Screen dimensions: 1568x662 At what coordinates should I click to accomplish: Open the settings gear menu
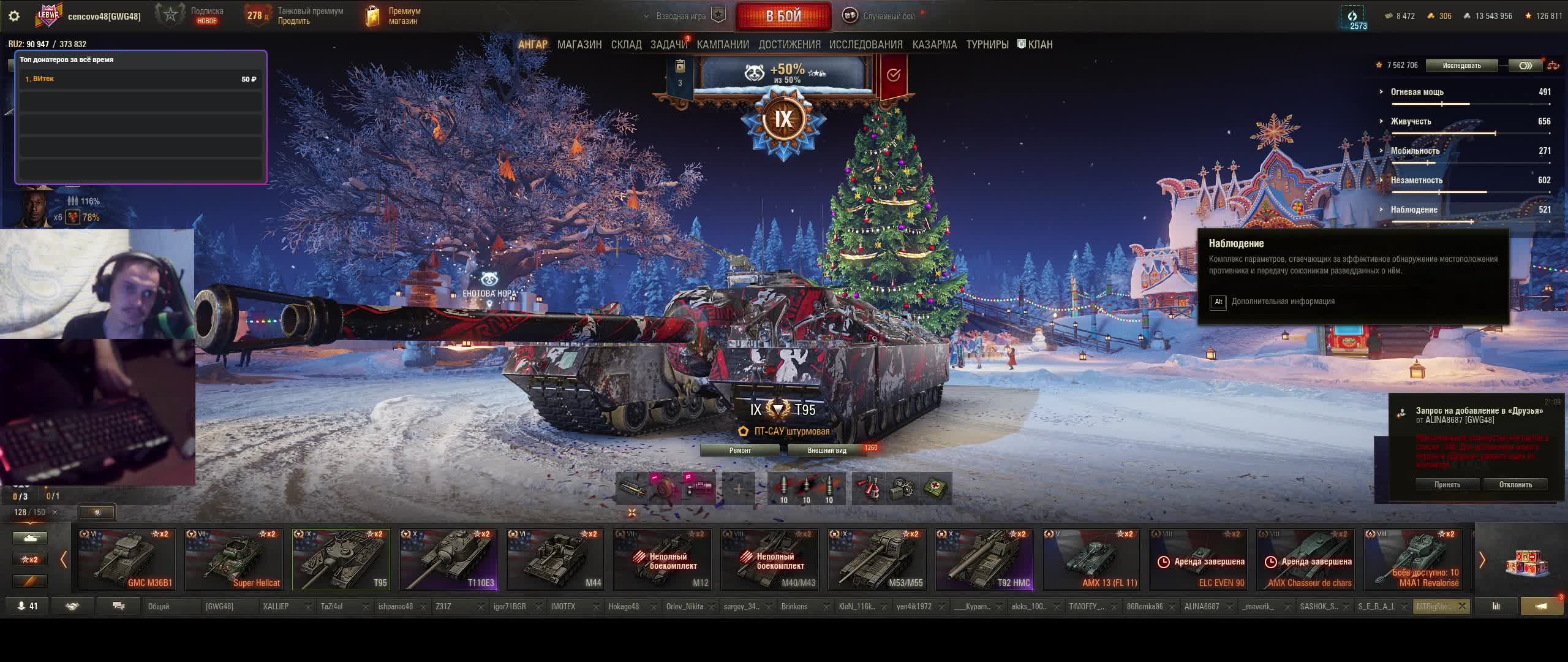pos(14,16)
